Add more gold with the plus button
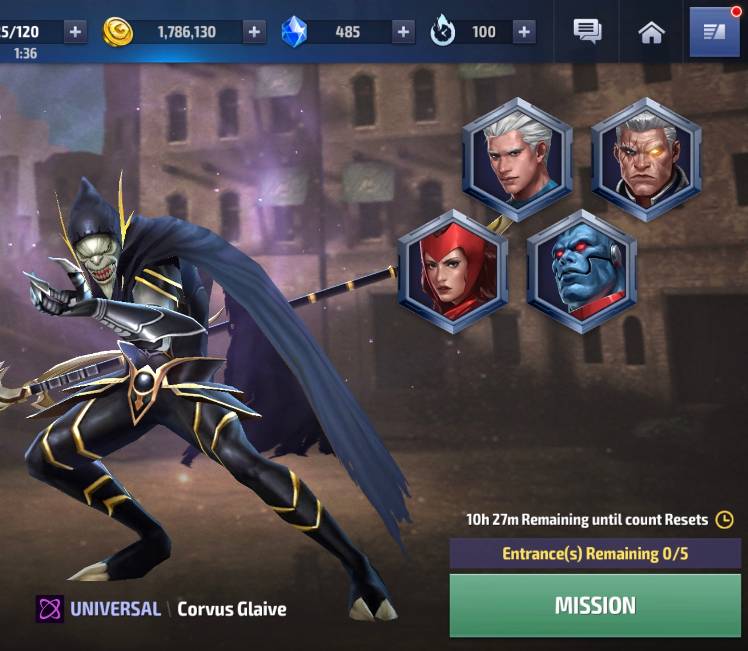This screenshot has width=748, height=651. pos(255,31)
